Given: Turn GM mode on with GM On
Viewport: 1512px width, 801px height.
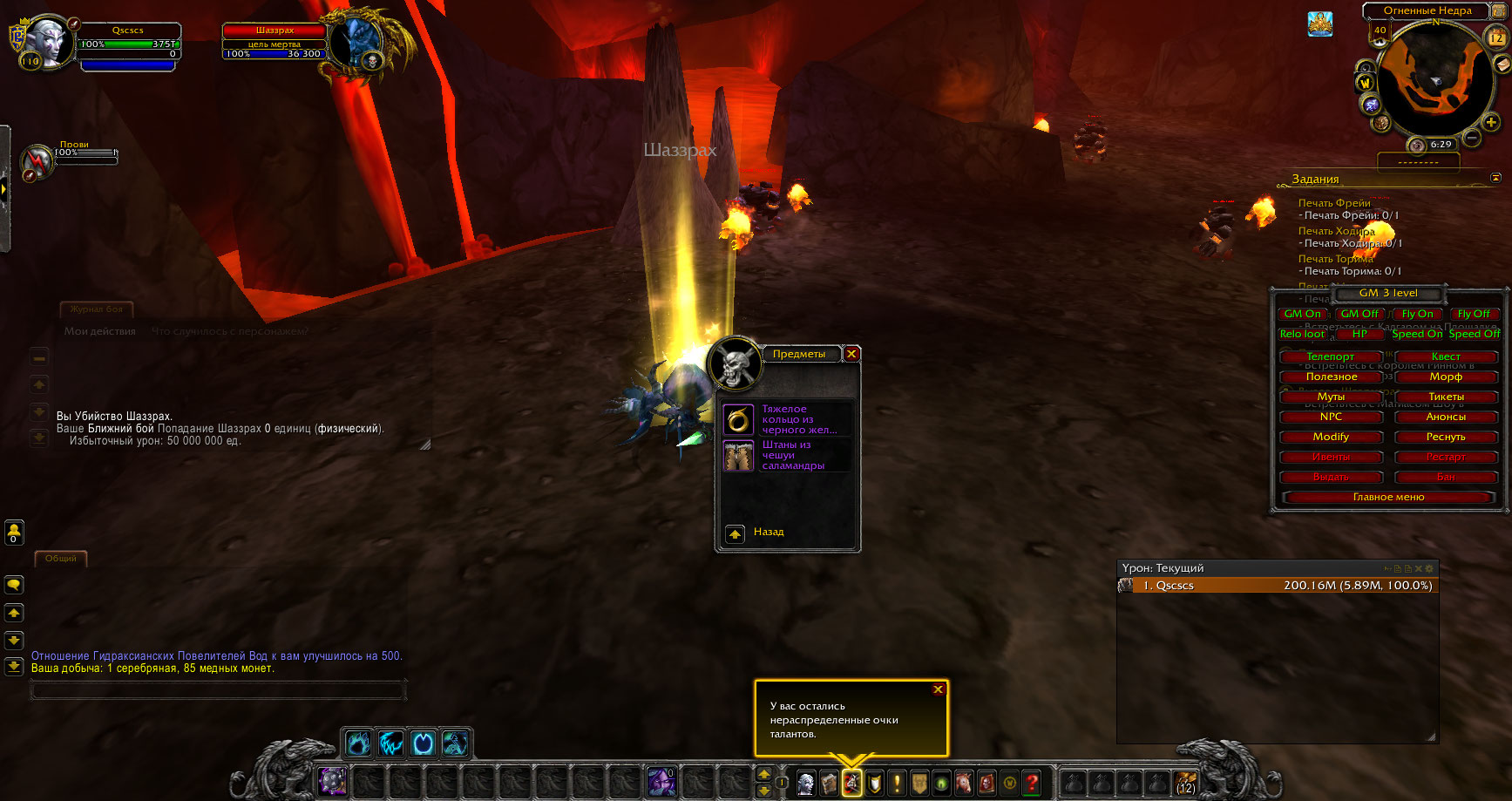Looking at the screenshot, I should [x=1302, y=314].
